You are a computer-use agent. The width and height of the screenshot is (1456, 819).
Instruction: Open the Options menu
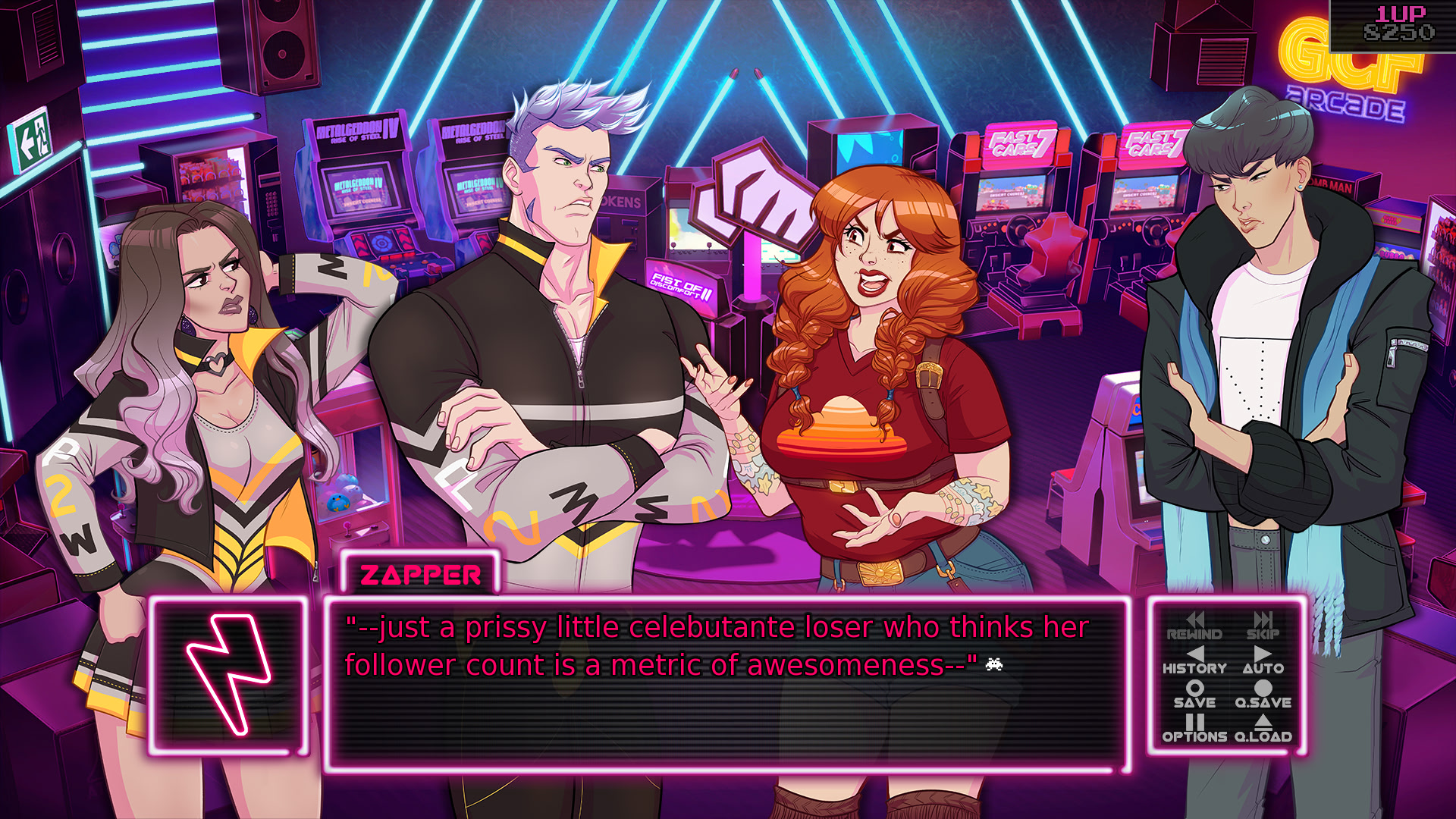click(1193, 736)
